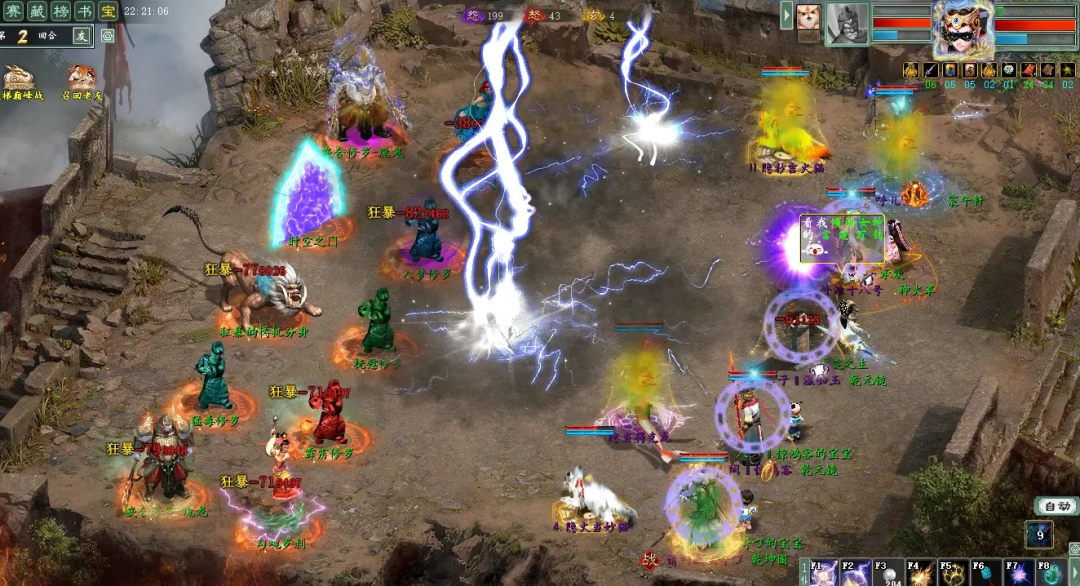The width and height of the screenshot is (1080, 586).
Task: Activate the F5 golden paw skill
Action: (952, 574)
